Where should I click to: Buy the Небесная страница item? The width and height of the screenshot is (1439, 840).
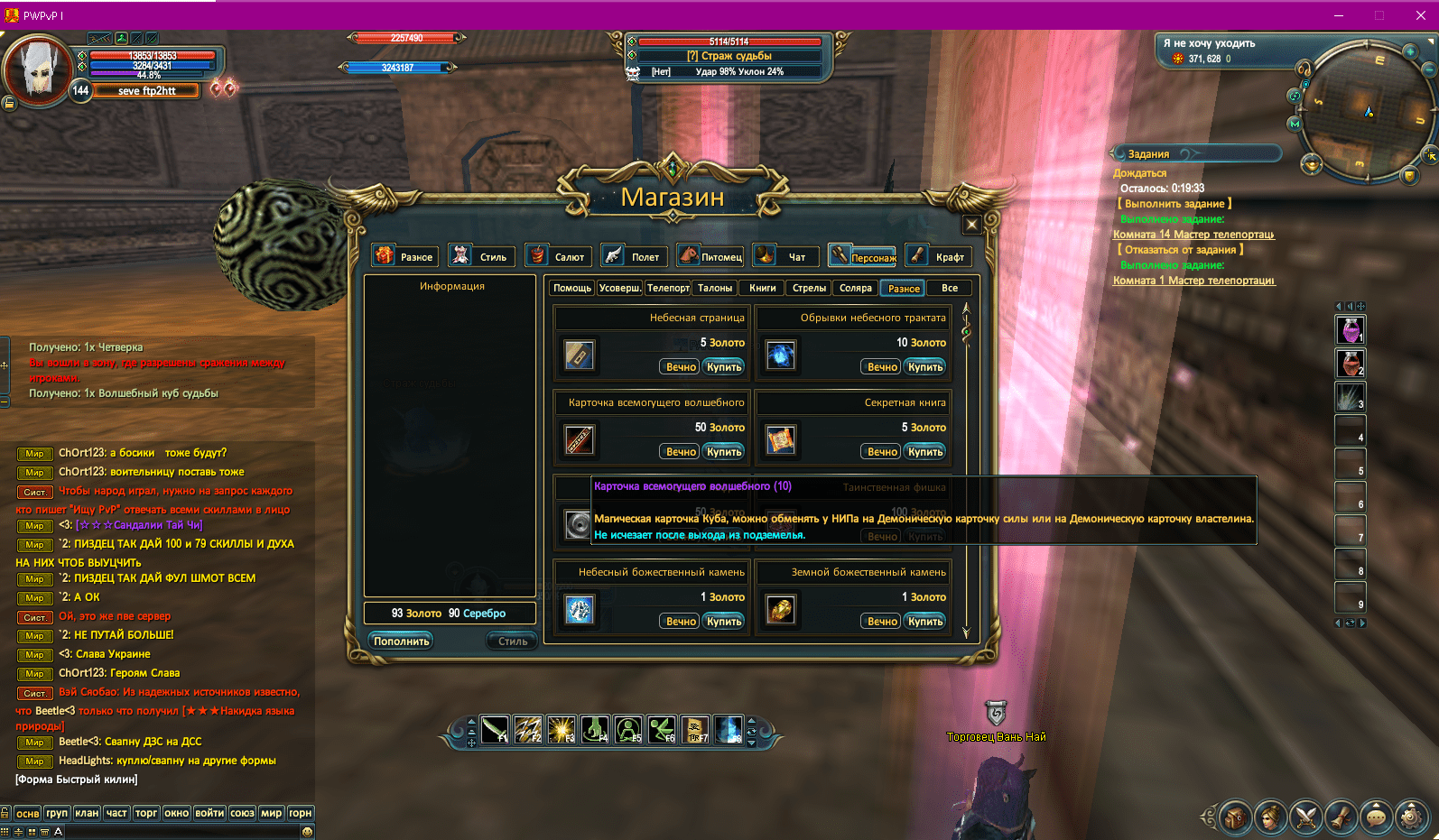click(724, 367)
